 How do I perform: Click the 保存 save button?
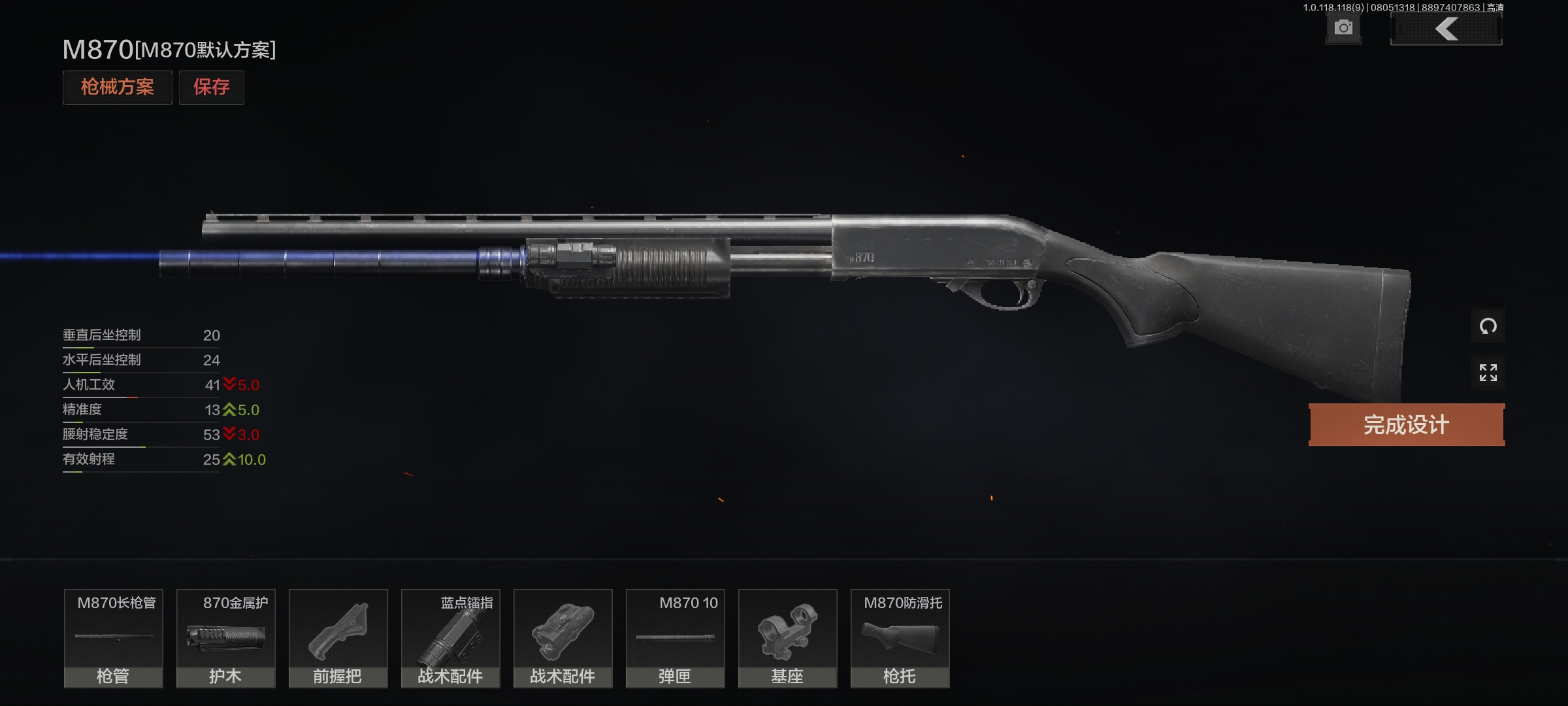tap(211, 87)
